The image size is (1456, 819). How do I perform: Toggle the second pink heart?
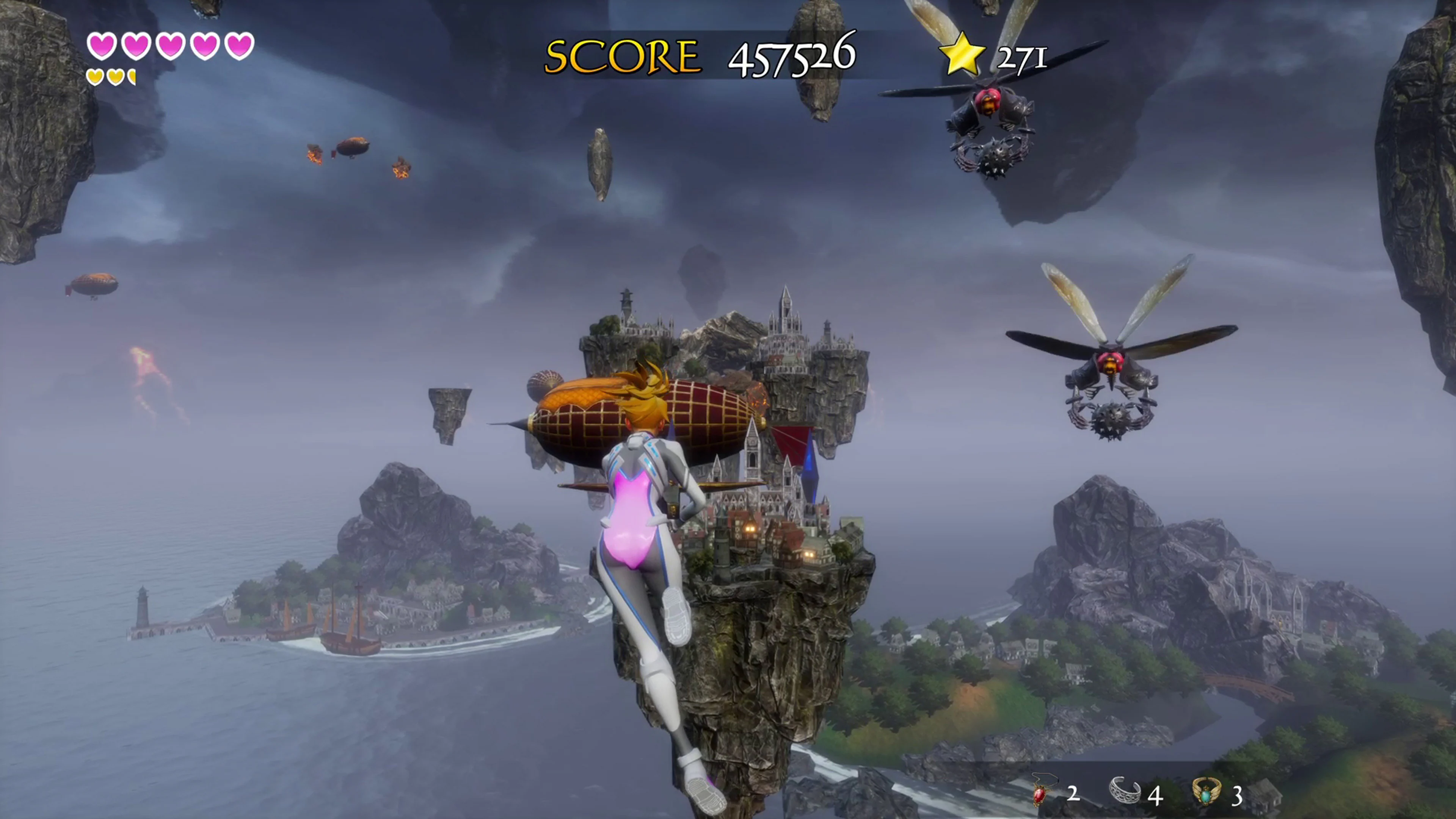137,46
